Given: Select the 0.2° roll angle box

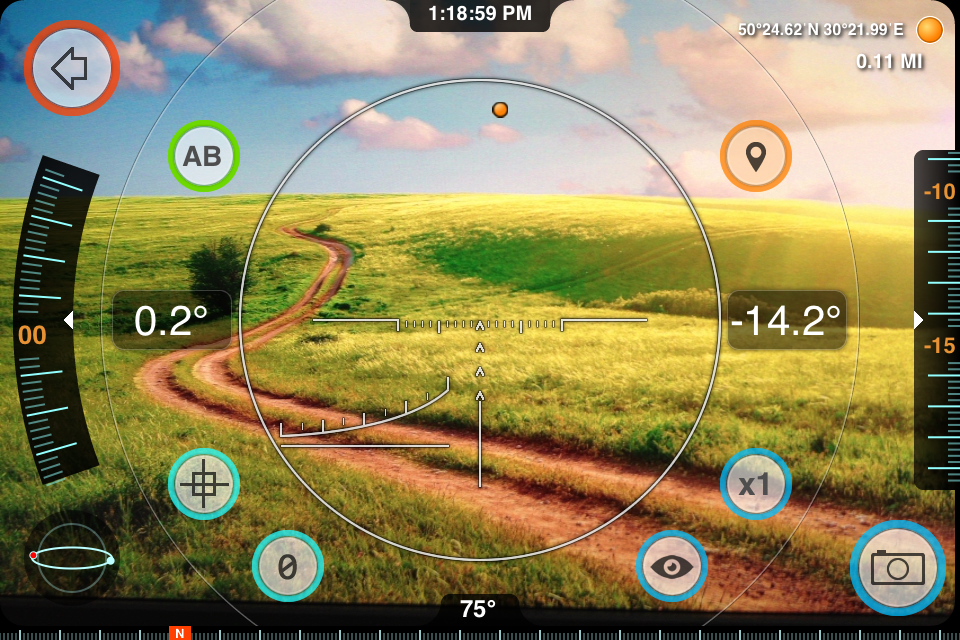Looking at the screenshot, I should pos(171,320).
